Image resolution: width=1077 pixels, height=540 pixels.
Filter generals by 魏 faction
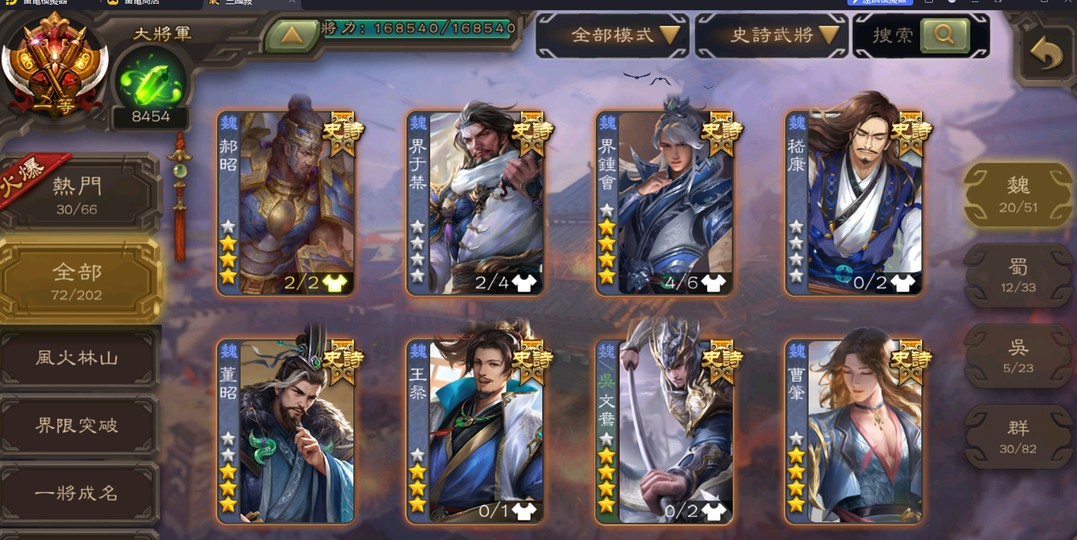1018,193
